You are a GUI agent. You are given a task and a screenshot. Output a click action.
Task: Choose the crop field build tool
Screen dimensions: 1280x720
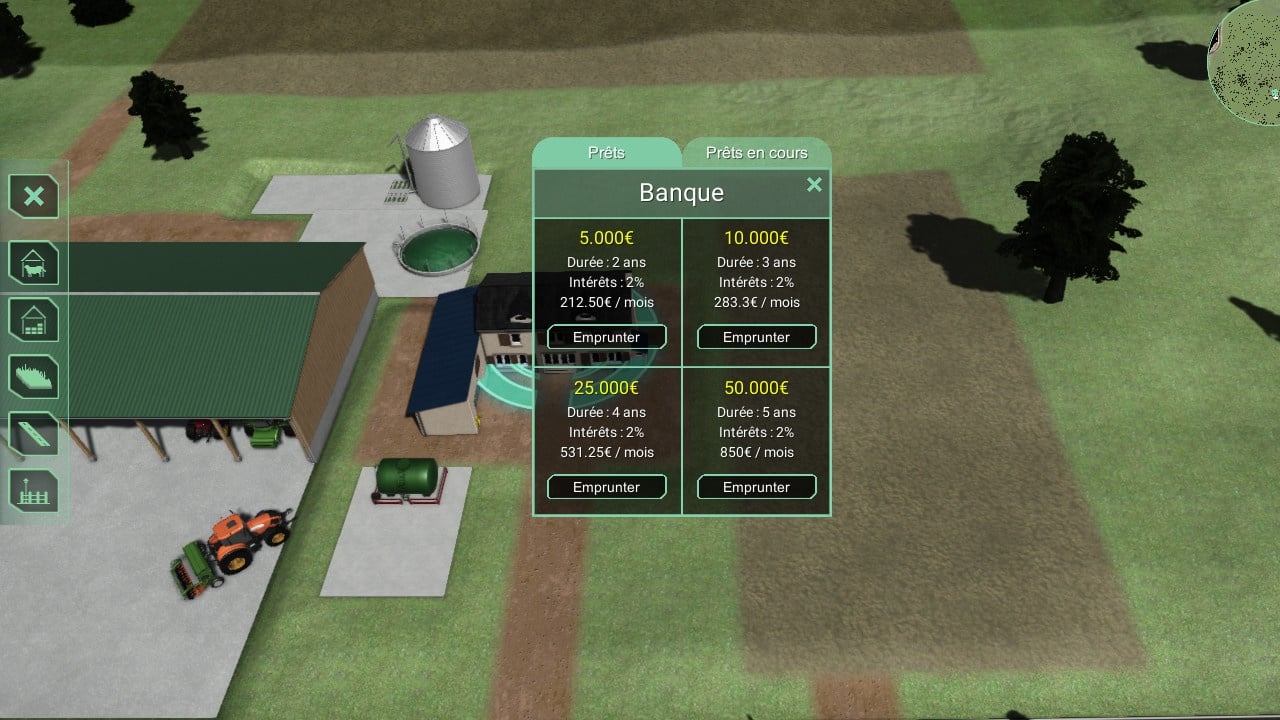(34, 377)
